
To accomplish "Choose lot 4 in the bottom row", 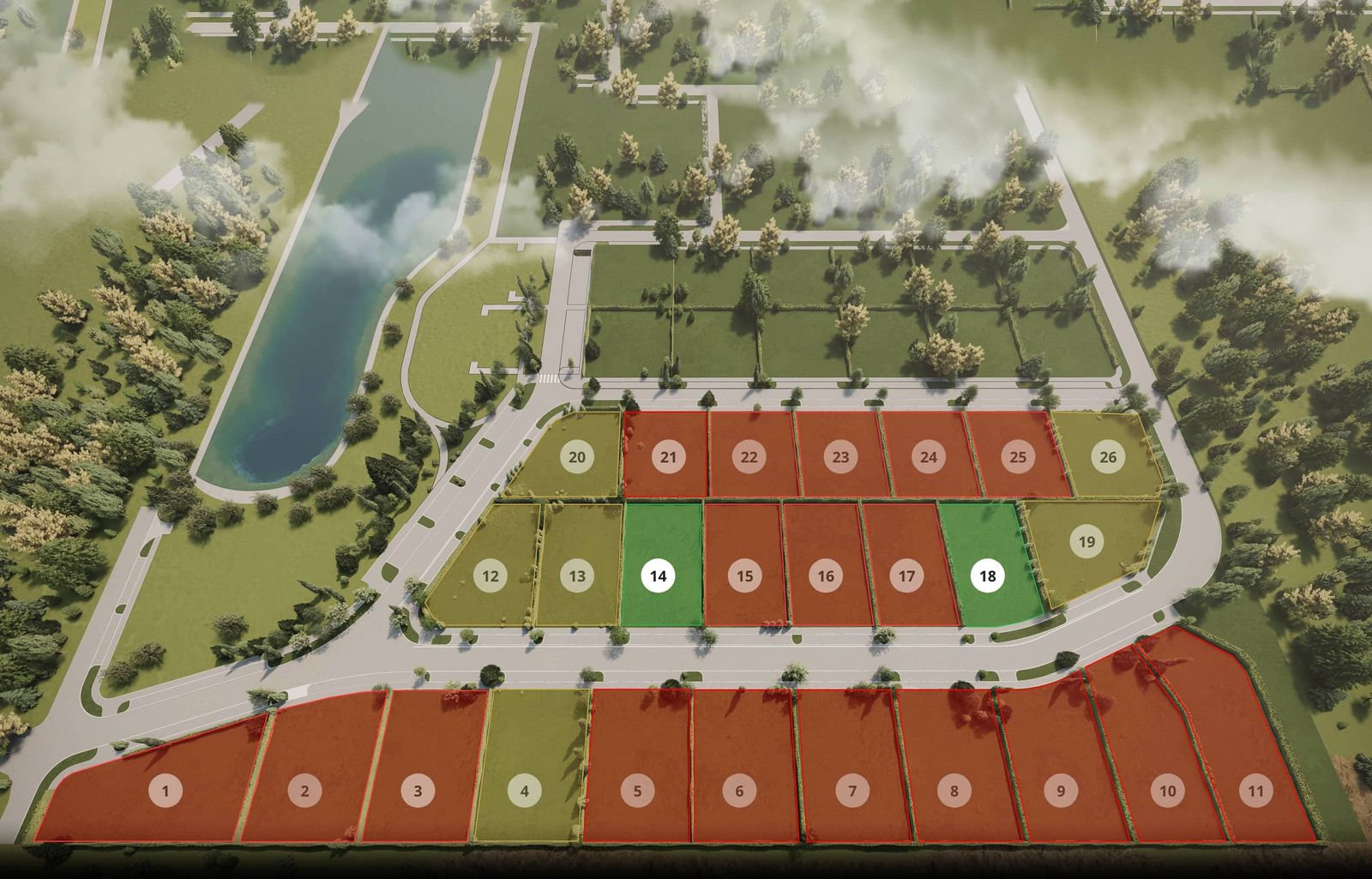I will point(525,791).
